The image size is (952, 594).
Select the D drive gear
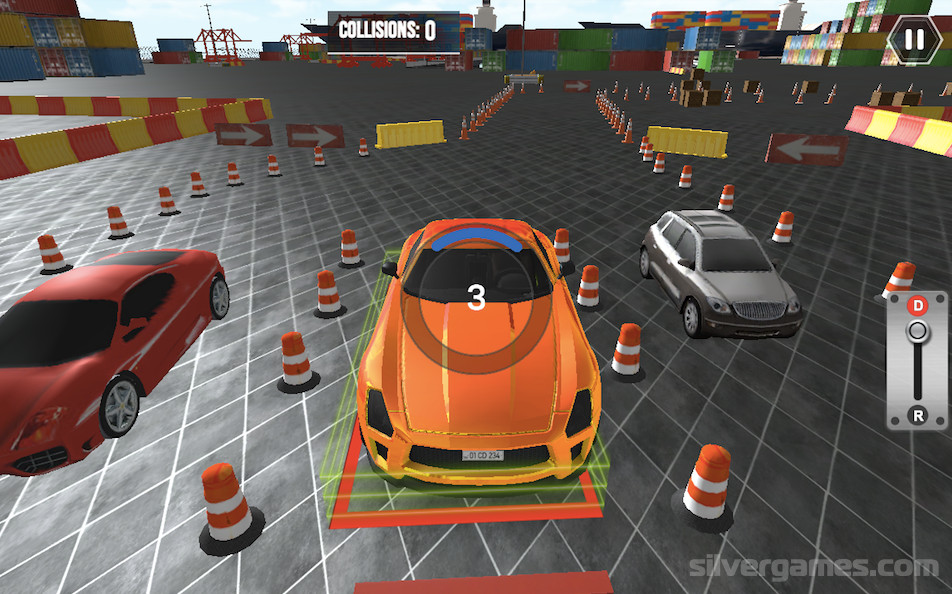tap(917, 305)
